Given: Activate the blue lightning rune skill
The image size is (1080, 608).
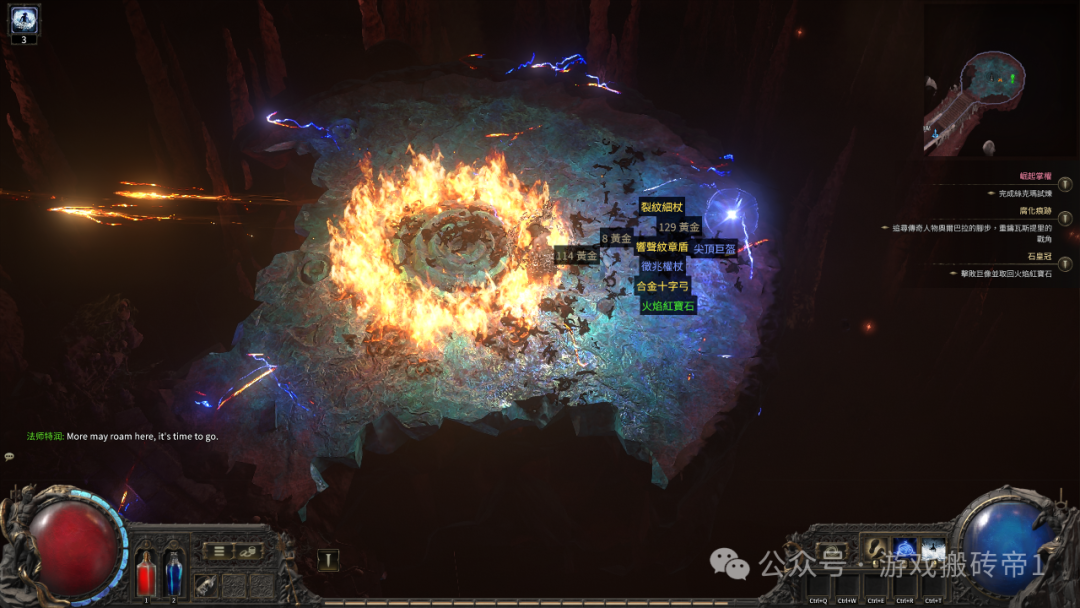Looking at the screenshot, I should (x=904, y=550).
